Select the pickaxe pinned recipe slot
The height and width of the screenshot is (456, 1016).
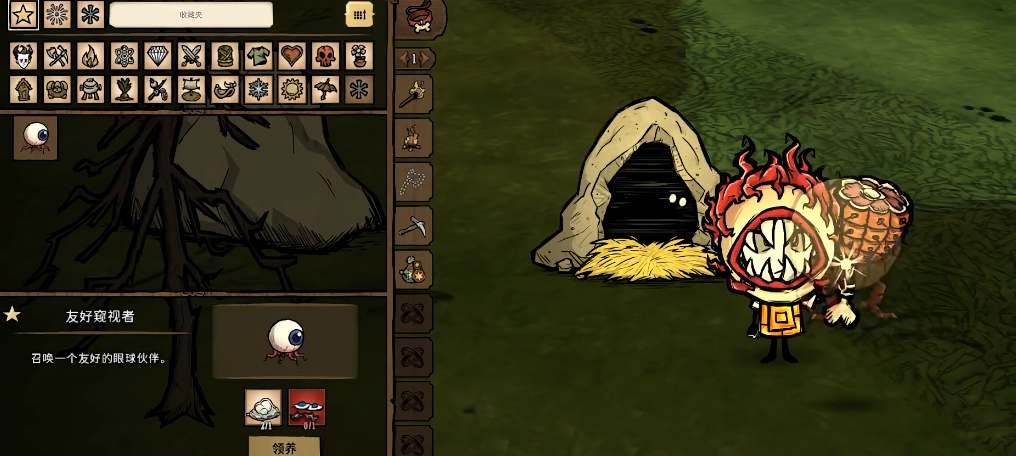click(x=414, y=225)
